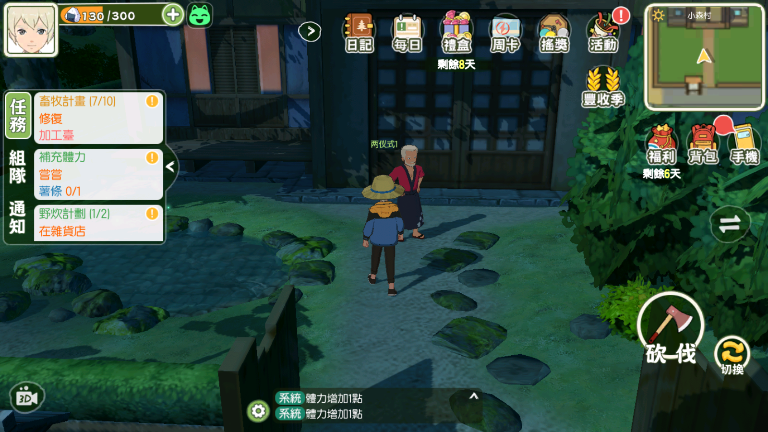
Task: Open the 搖獎 lottery
Action: 554,33
